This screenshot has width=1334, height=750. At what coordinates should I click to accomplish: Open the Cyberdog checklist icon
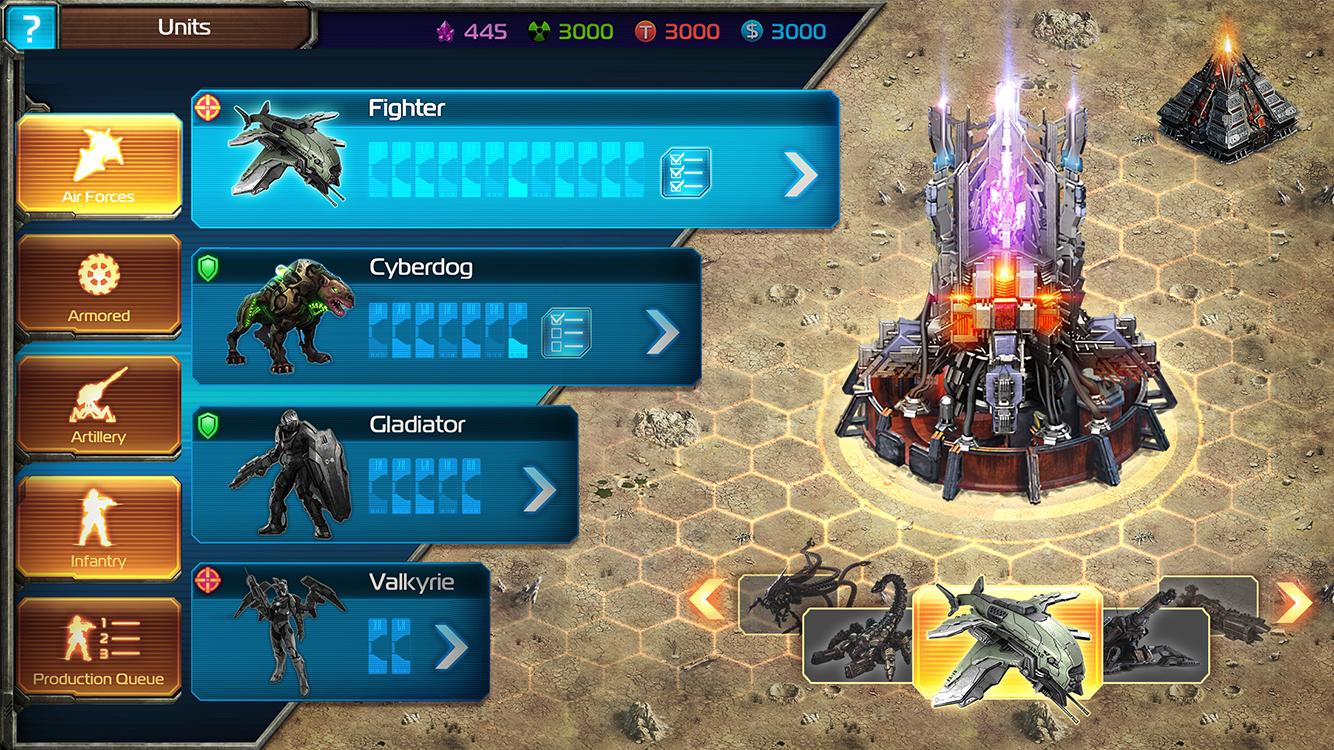click(x=566, y=332)
